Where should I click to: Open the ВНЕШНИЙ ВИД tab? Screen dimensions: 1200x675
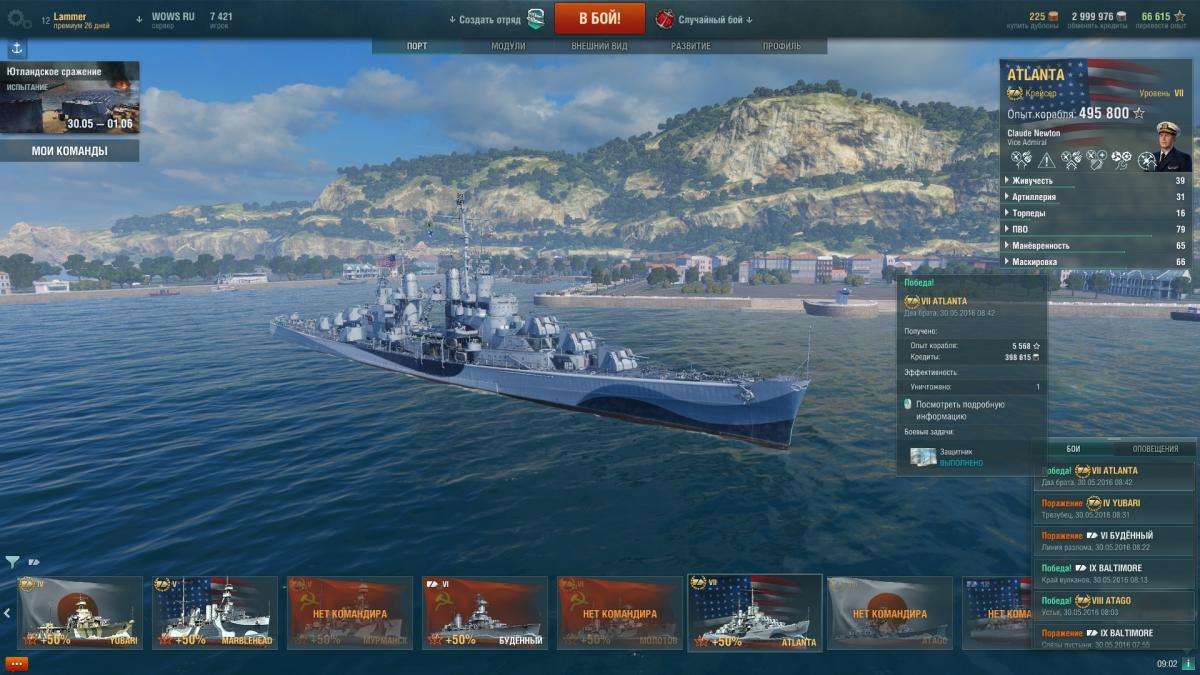click(599, 46)
